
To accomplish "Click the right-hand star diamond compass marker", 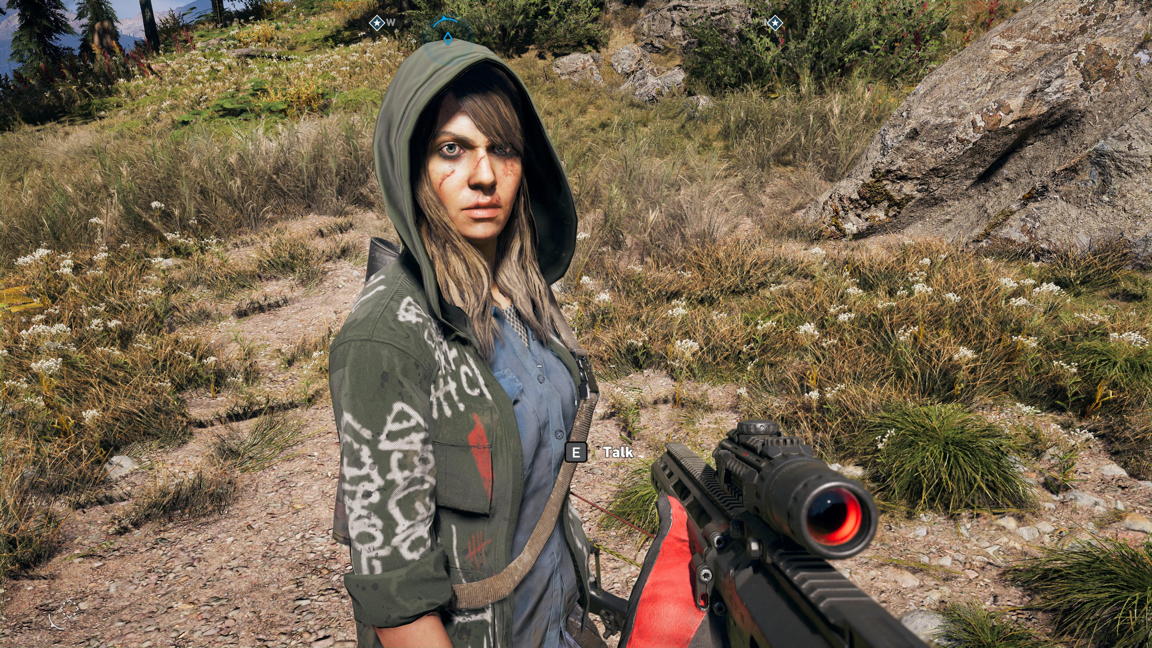I will (774, 23).
